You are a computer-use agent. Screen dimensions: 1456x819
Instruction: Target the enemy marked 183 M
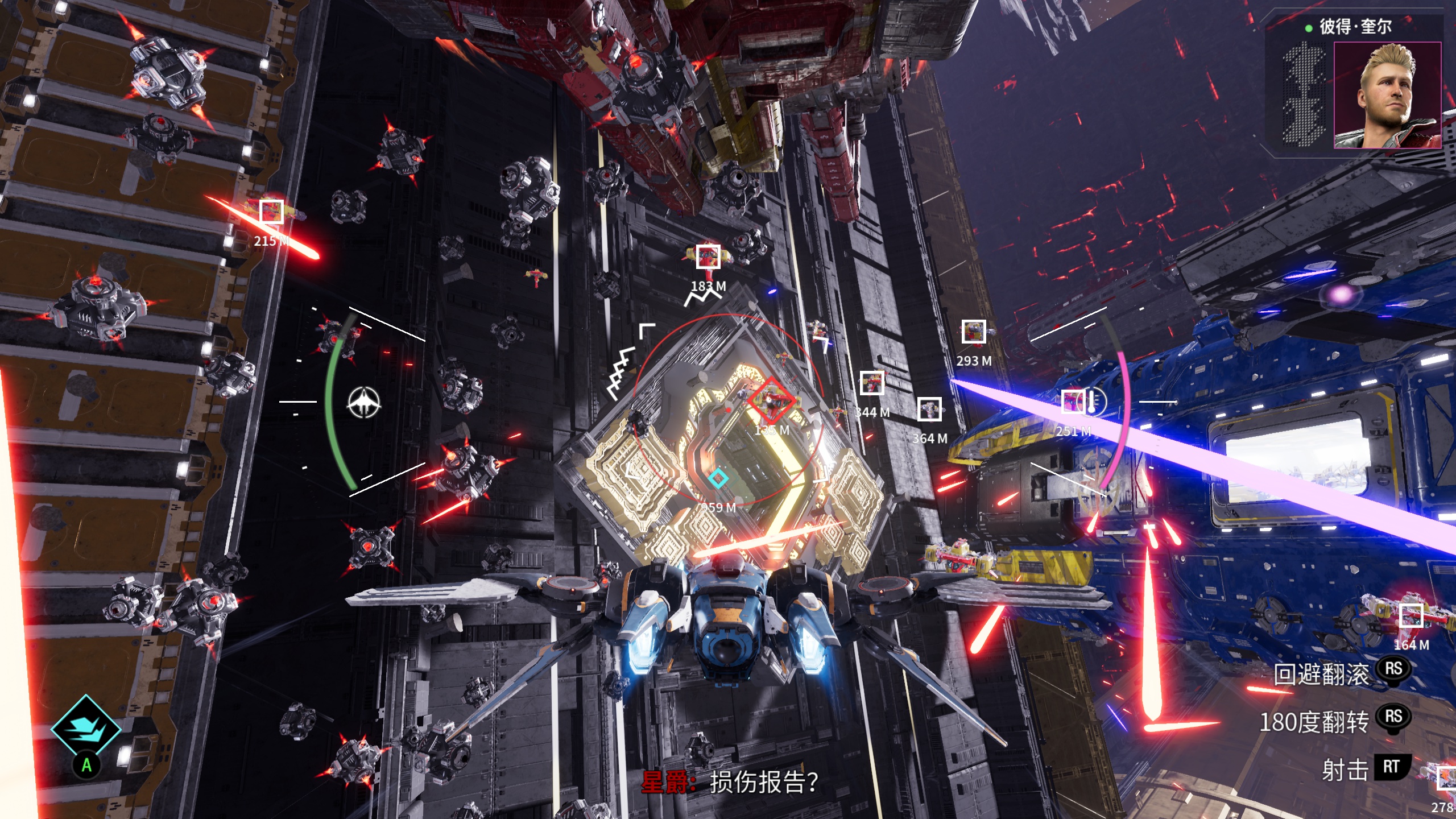click(x=708, y=257)
